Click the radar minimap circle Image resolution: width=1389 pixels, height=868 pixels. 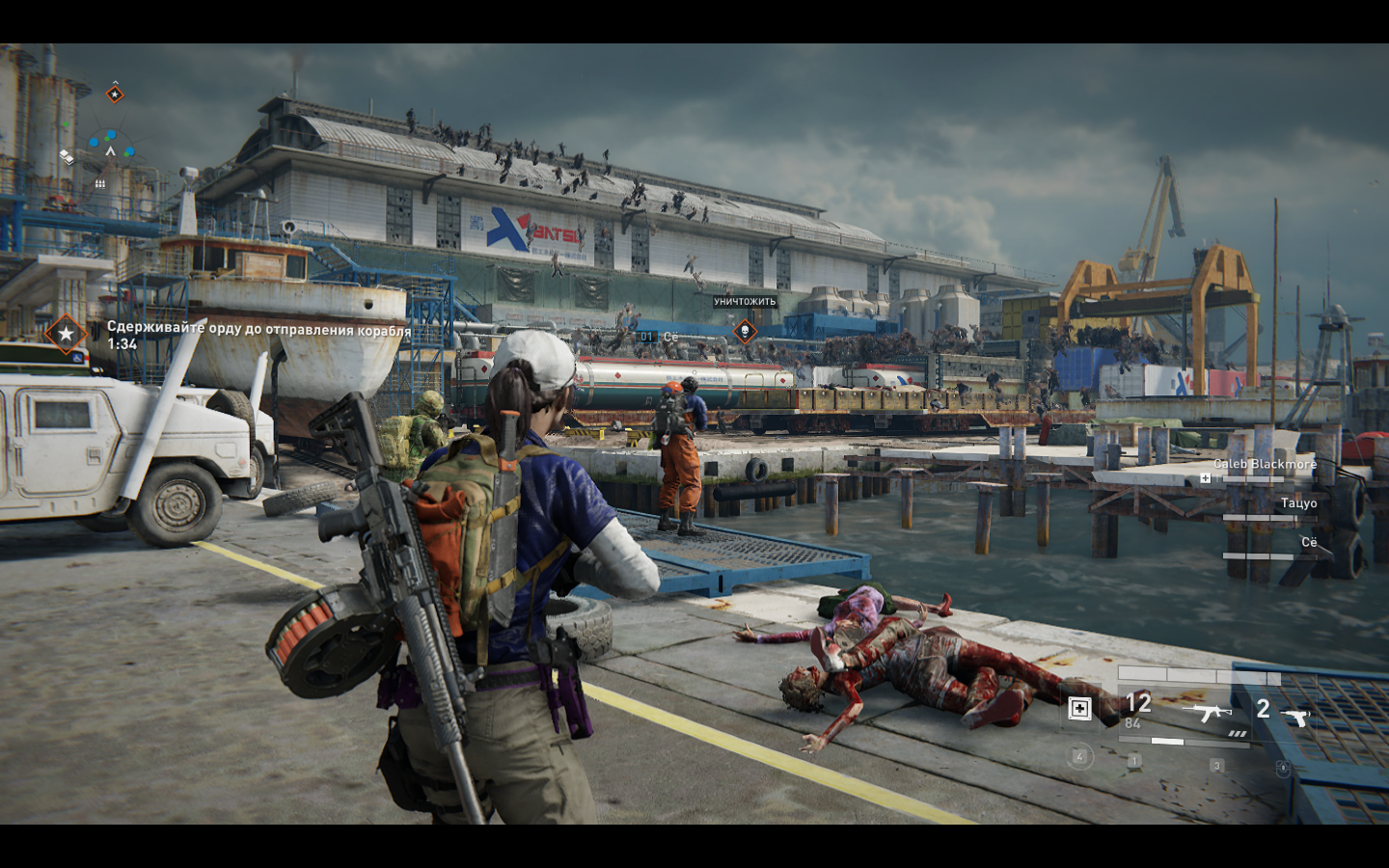pos(110,150)
